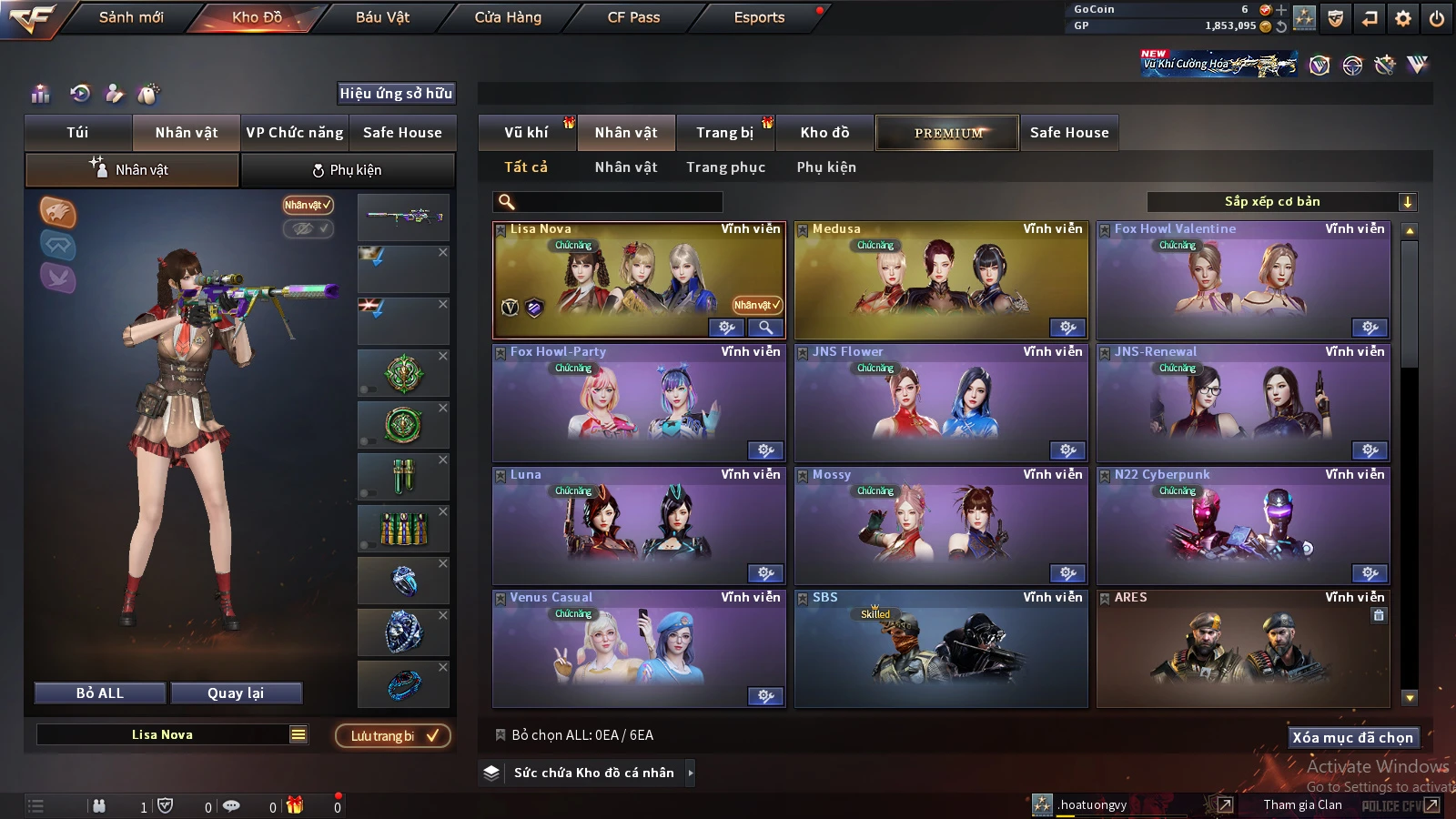Pick the ARES character card

point(1243,649)
